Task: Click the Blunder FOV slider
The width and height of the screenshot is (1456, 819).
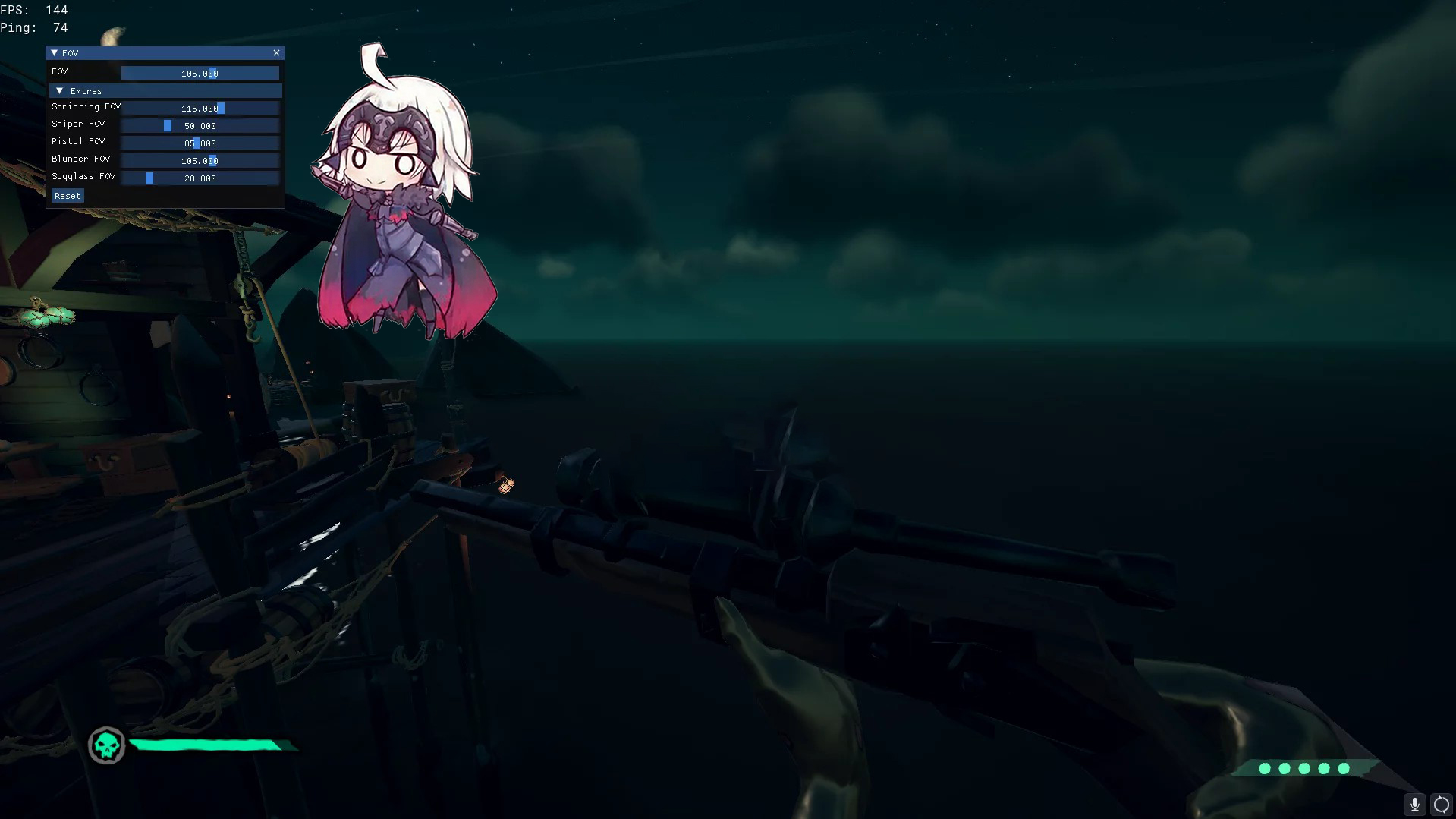Action: click(200, 161)
